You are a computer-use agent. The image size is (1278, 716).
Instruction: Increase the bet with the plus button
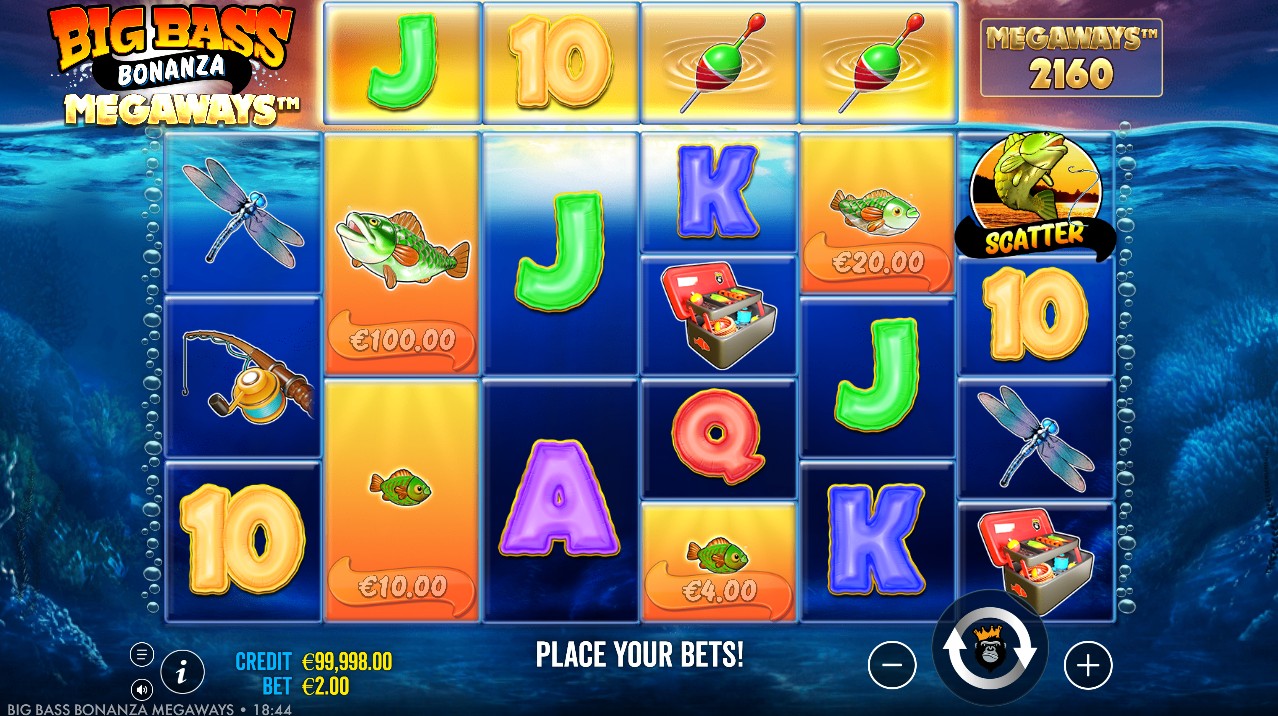click(1088, 665)
